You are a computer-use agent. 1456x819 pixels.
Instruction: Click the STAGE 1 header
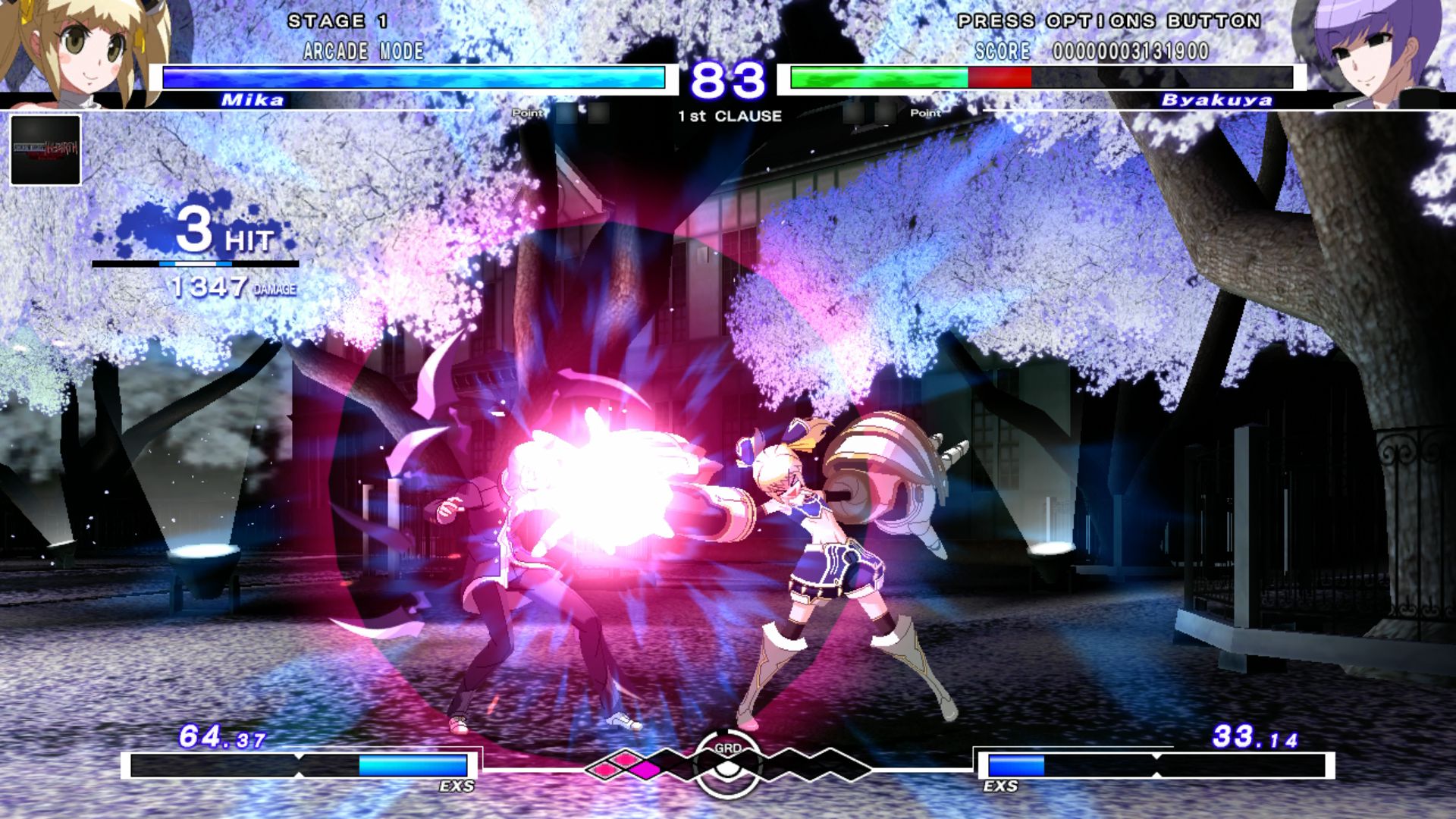(x=339, y=22)
